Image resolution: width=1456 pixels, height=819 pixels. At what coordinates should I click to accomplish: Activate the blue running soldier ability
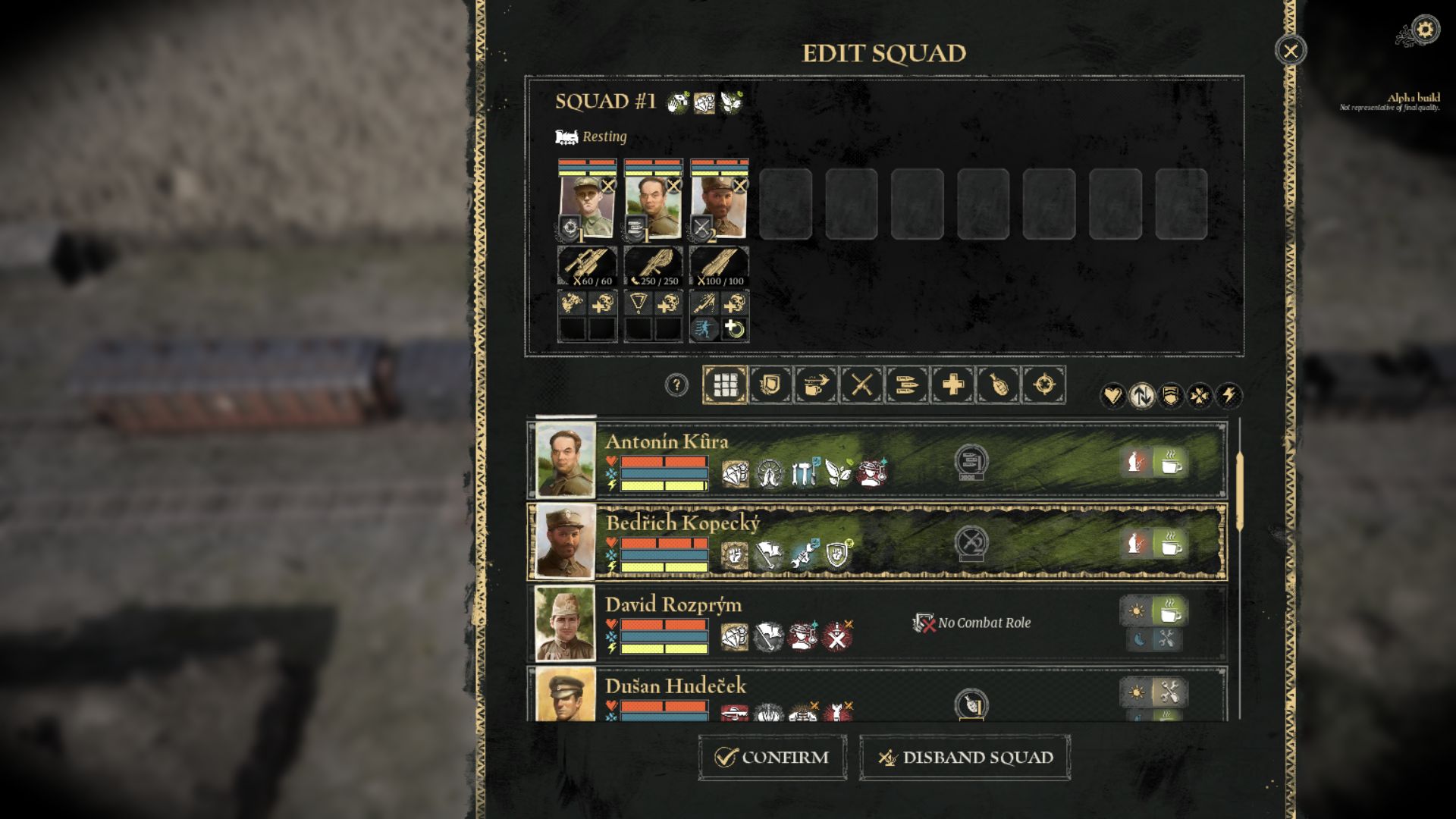[x=704, y=329]
